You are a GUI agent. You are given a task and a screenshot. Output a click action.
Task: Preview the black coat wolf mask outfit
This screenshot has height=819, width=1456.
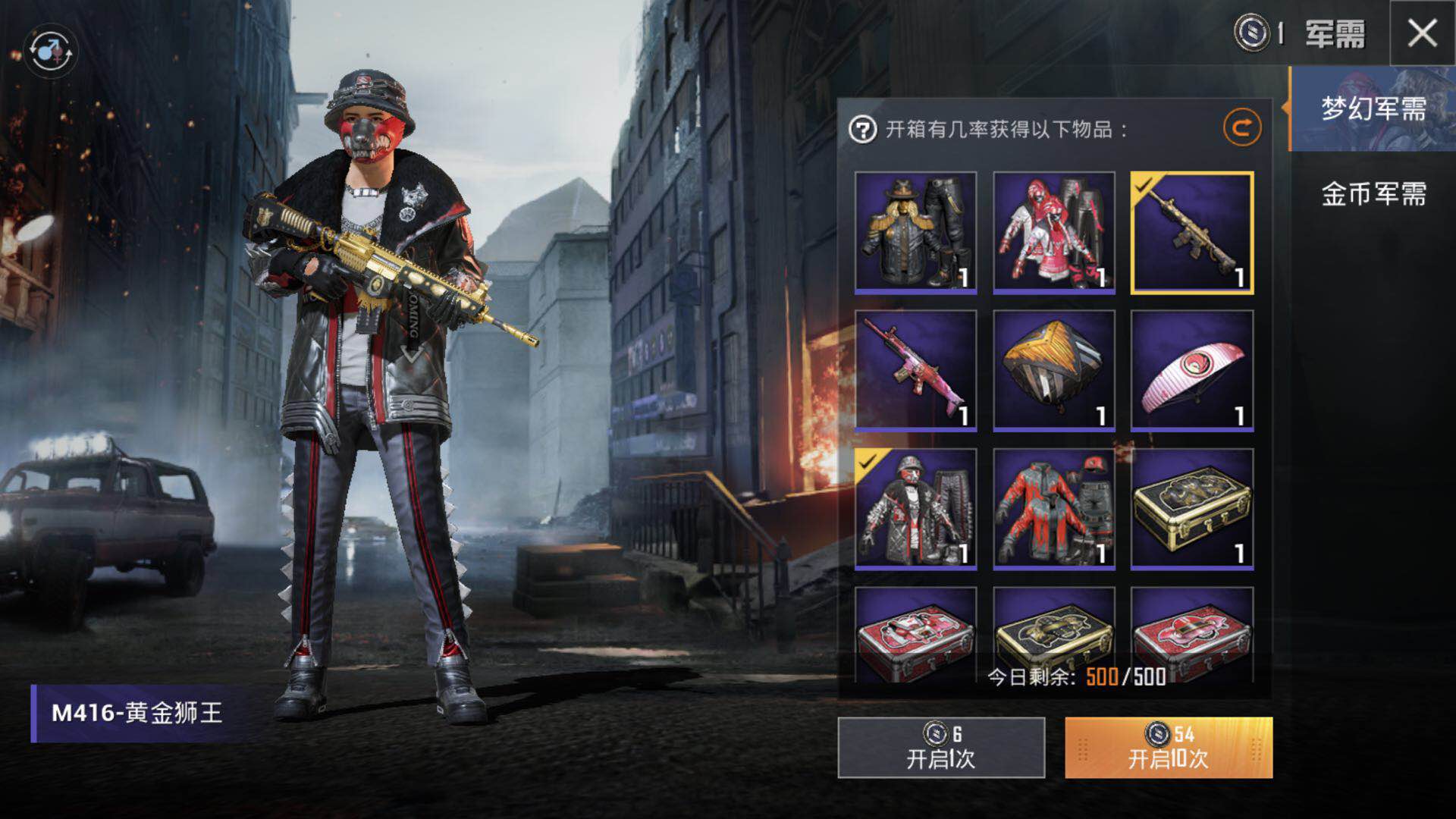[x=915, y=509]
